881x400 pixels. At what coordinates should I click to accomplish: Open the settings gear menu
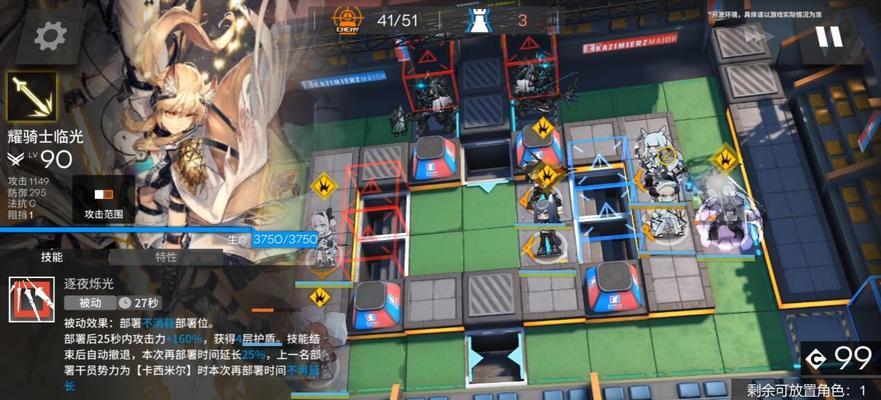point(46,37)
